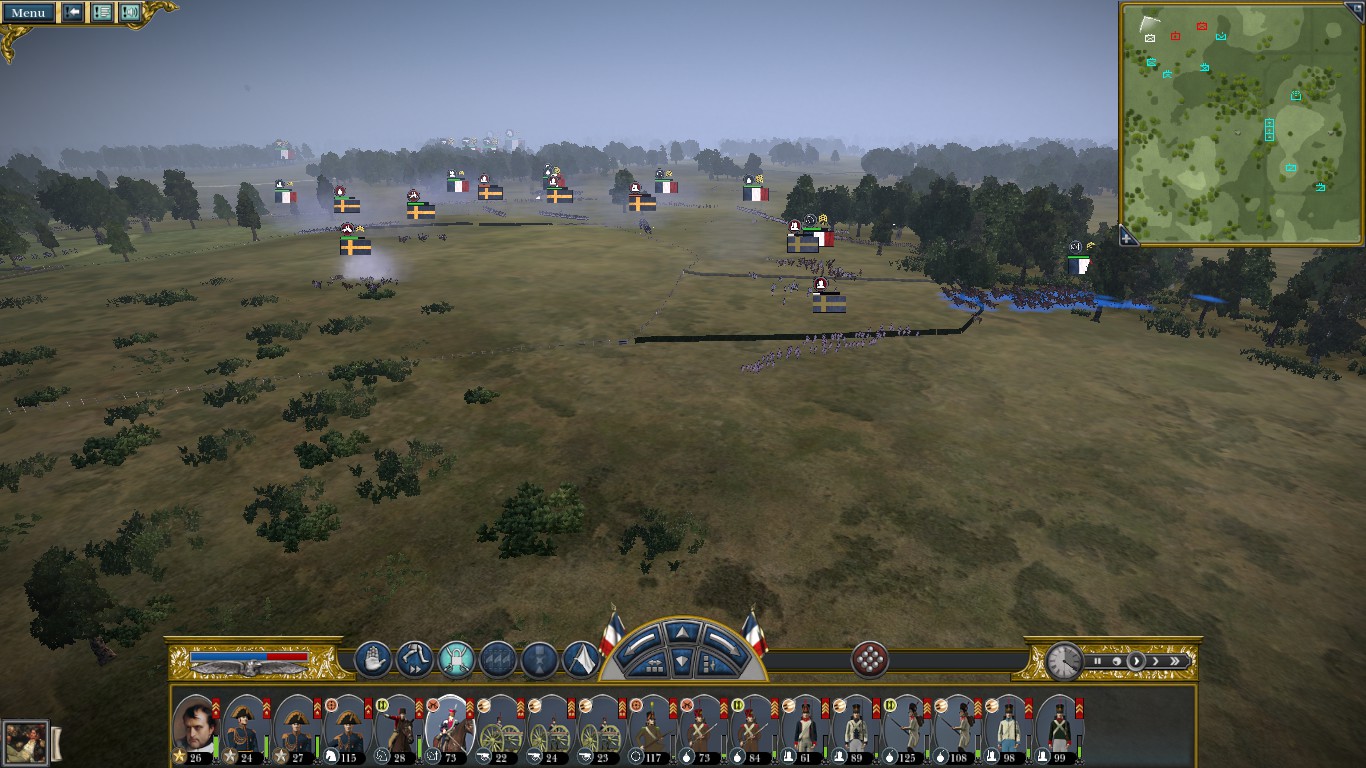The image size is (1366, 768).
Task: Click the exclamation arrow notification button
Action: [x=73, y=13]
